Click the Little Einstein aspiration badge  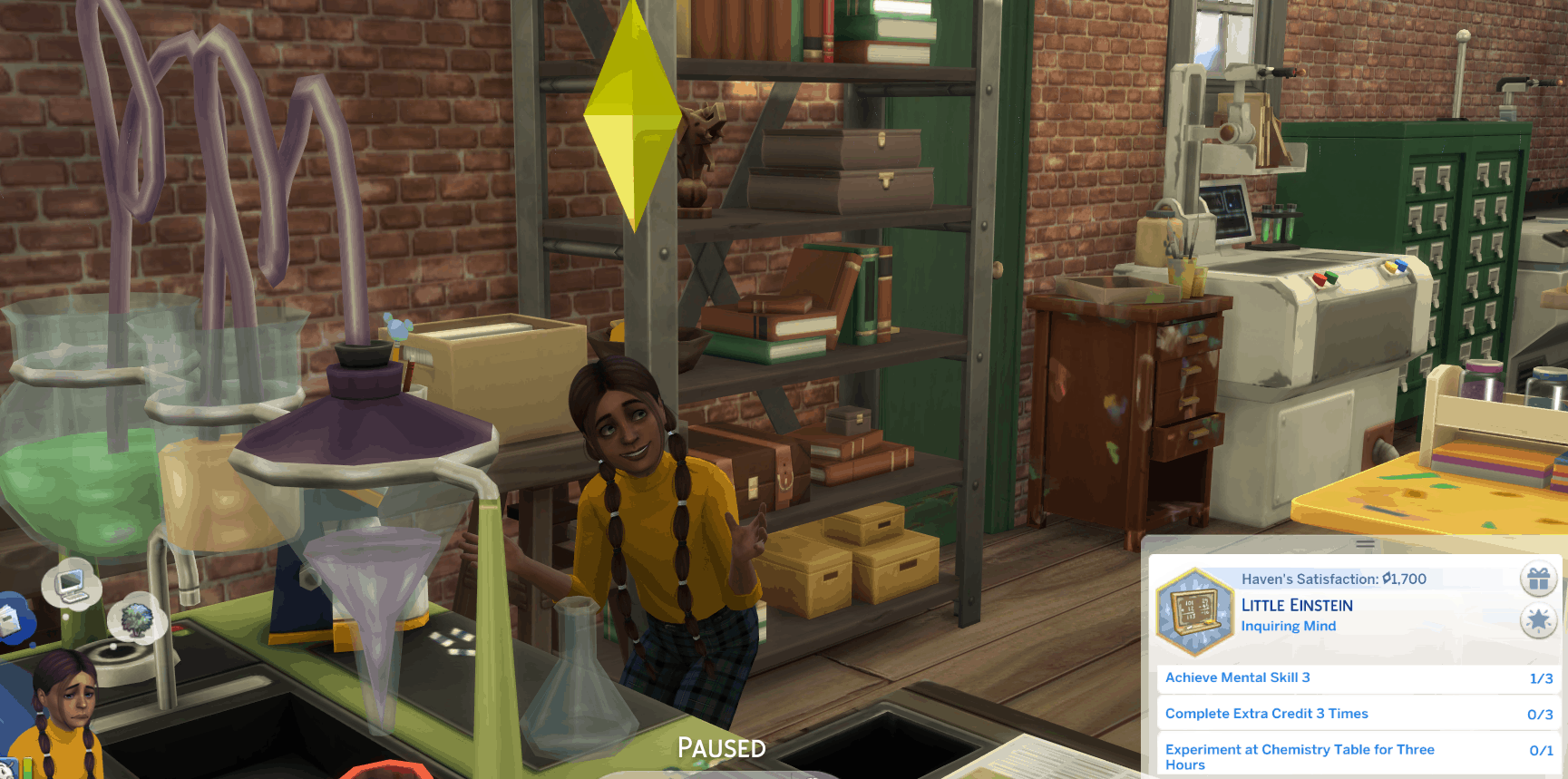[x=1195, y=611]
